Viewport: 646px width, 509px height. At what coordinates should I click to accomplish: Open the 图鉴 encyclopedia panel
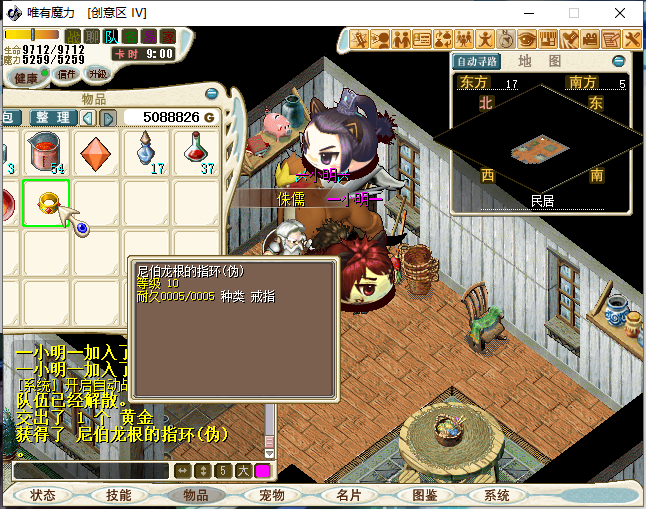click(425, 495)
